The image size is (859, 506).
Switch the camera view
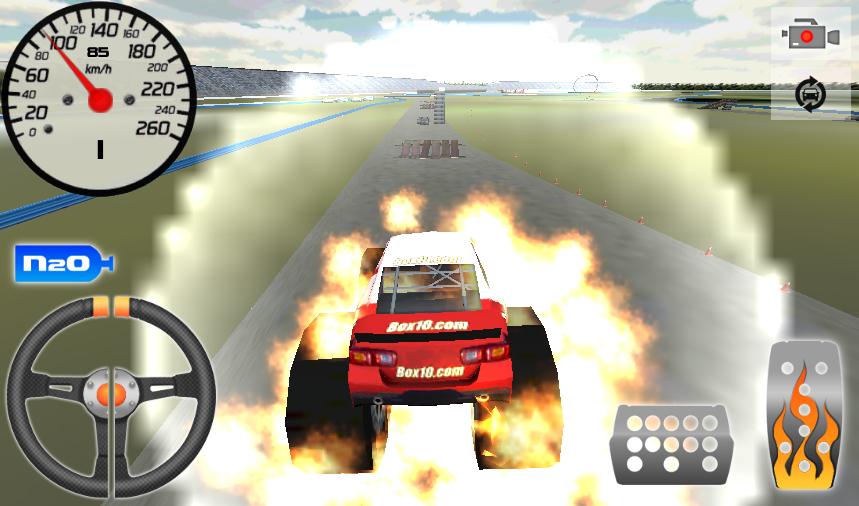point(810,37)
